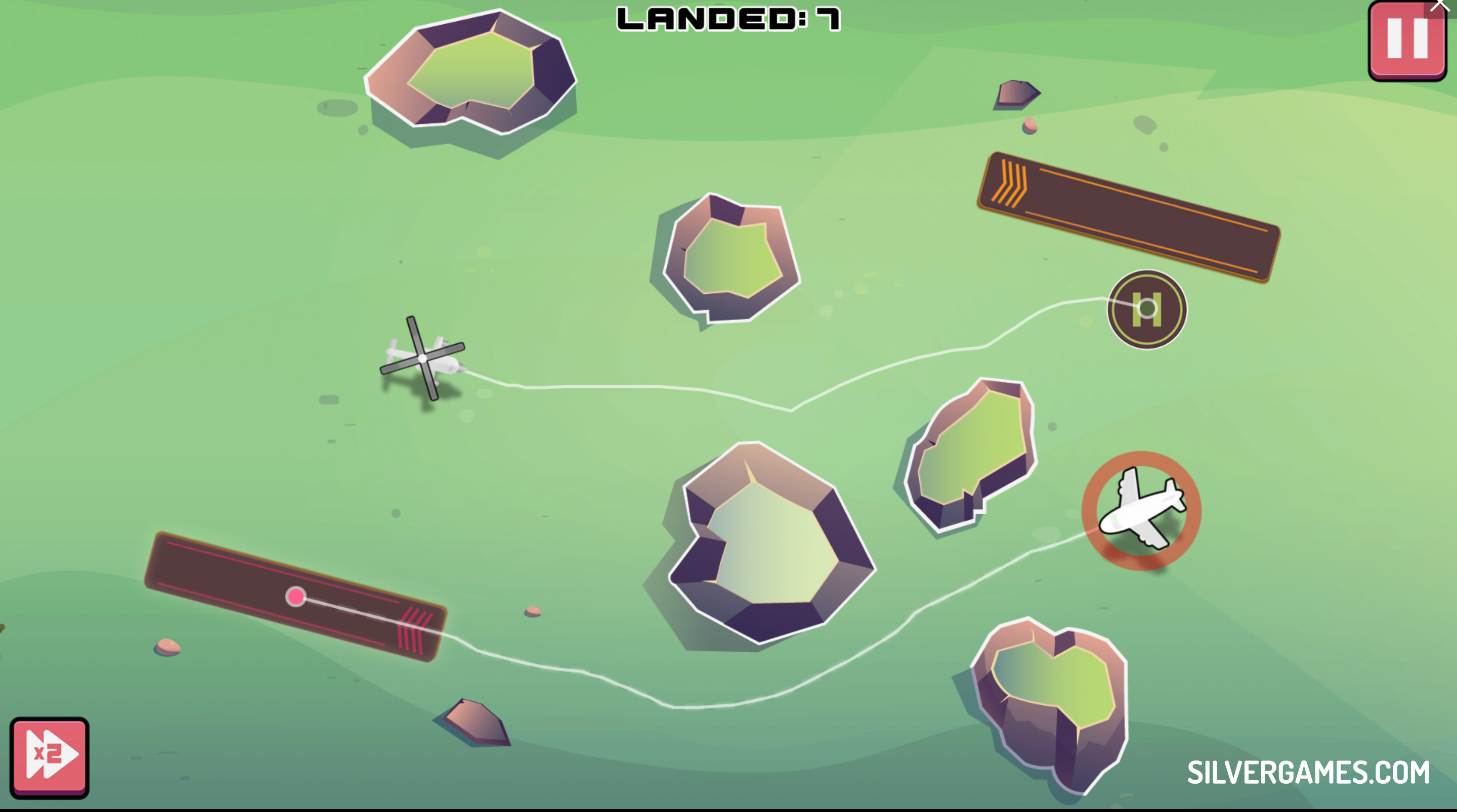Pause the game with the pause button
The image size is (1457, 812).
click(1406, 41)
